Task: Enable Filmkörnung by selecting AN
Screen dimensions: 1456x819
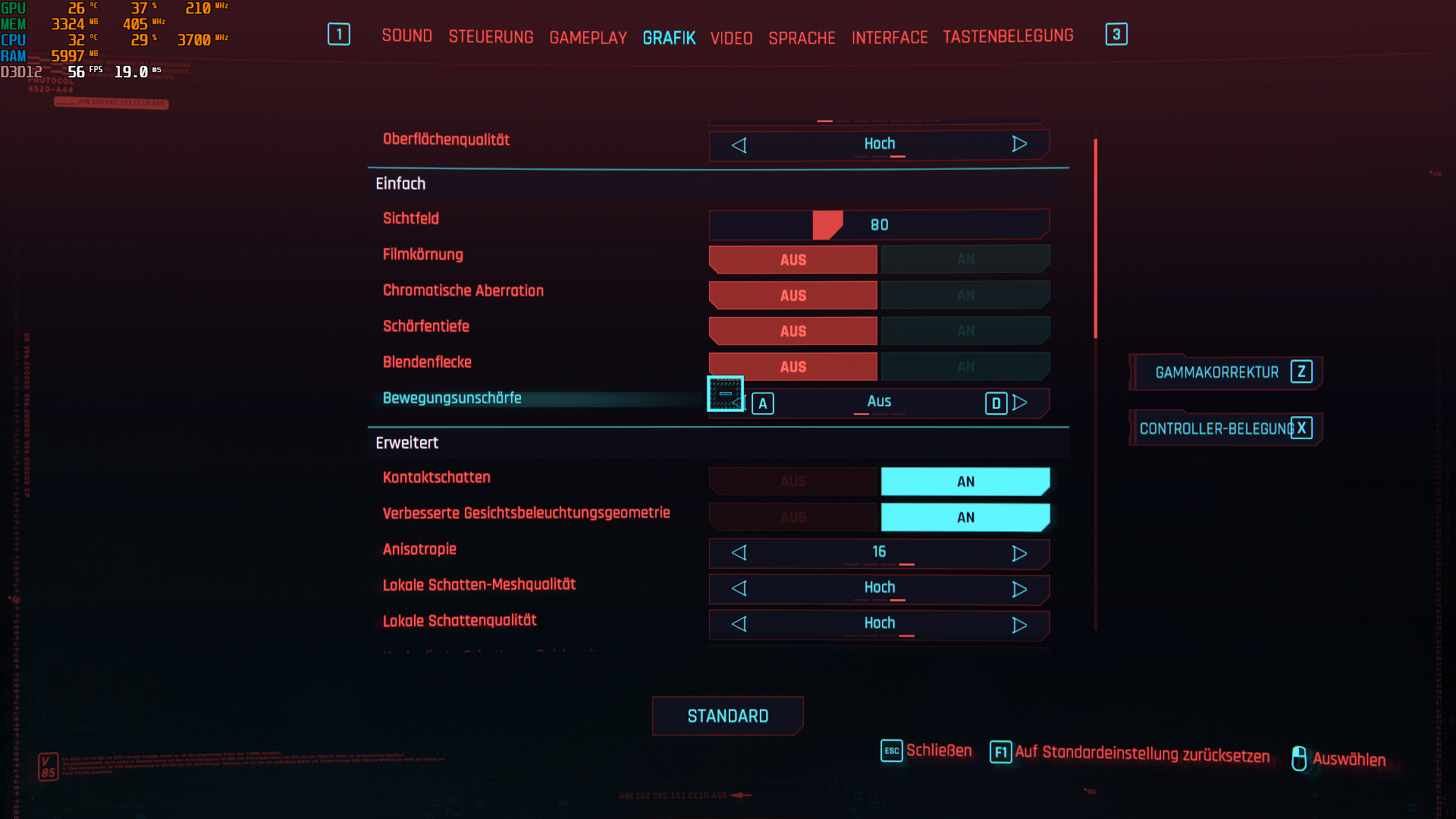Action: 965,259
